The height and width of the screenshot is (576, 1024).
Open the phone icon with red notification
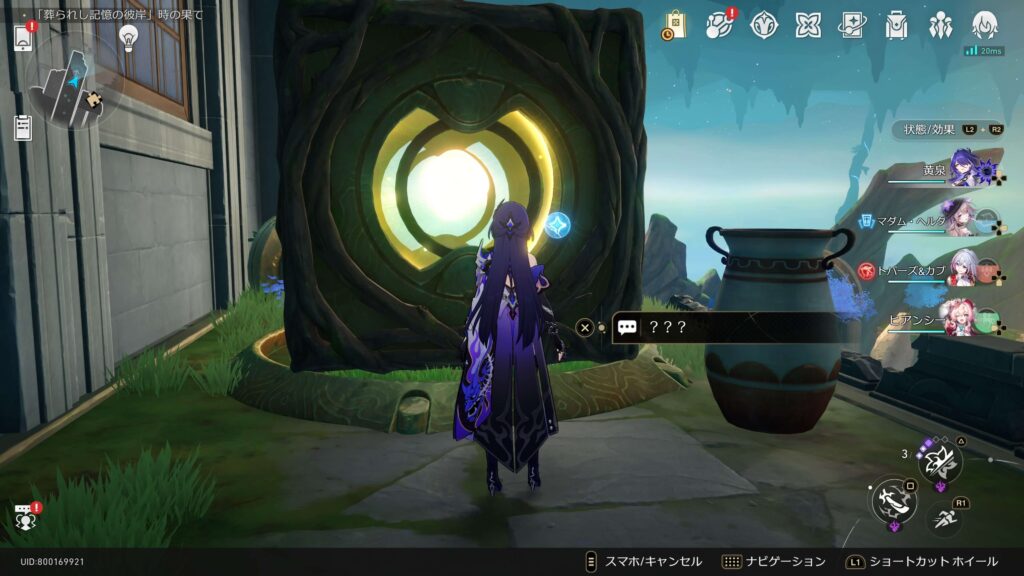23,37
